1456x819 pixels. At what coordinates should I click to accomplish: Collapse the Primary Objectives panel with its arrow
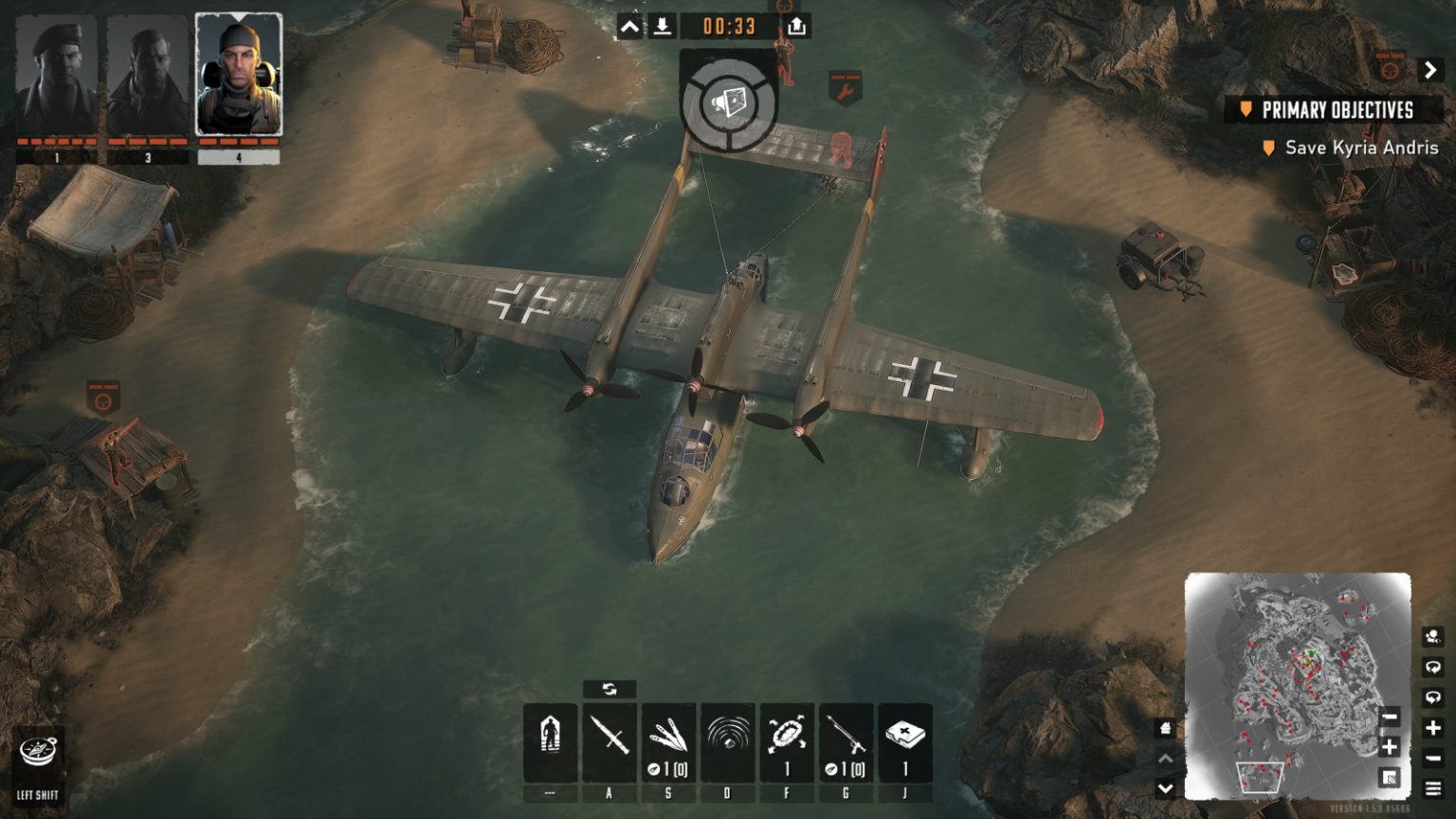[1429, 67]
